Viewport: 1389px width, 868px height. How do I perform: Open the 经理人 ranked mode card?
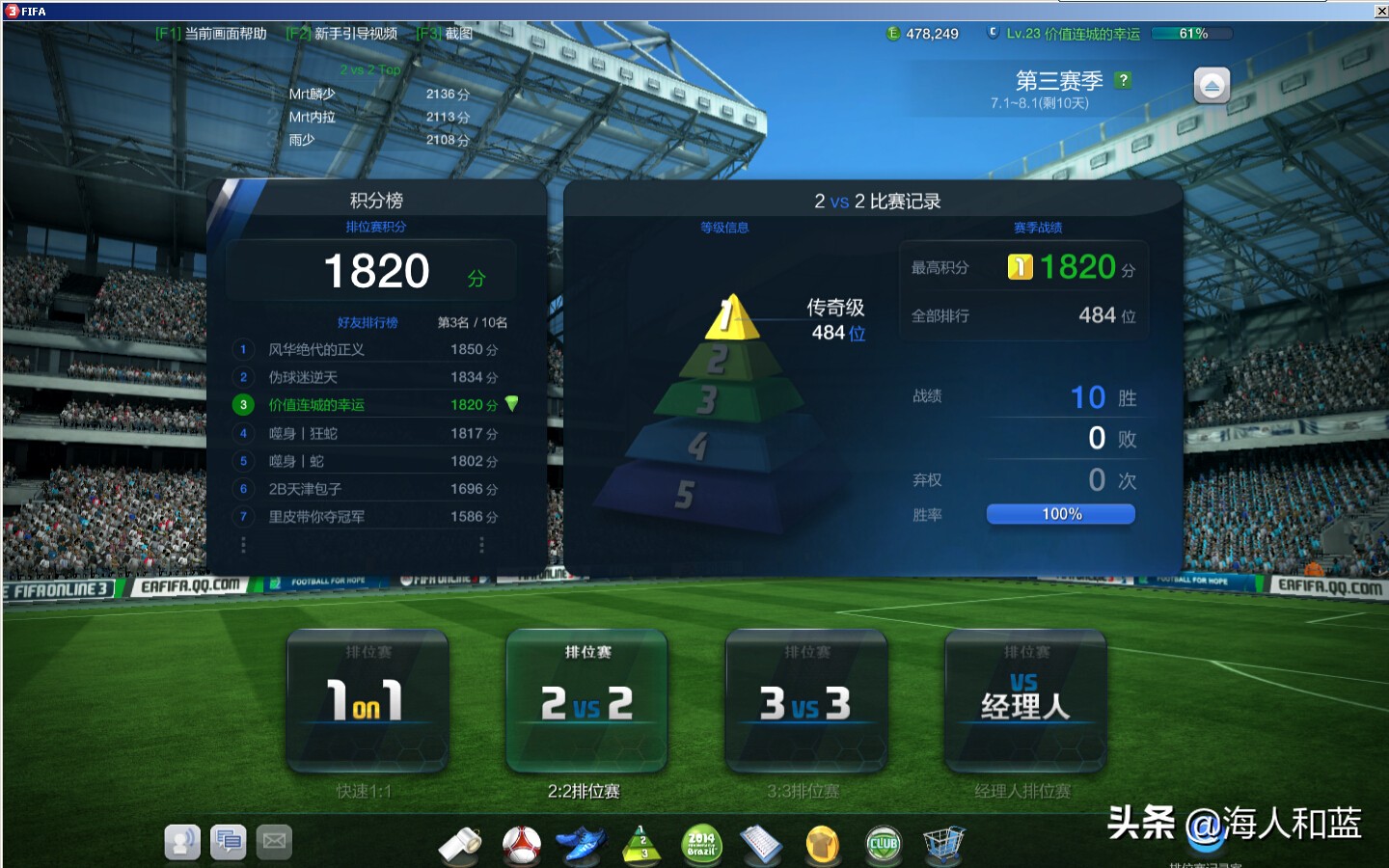pyautogui.click(x=1024, y=701)
